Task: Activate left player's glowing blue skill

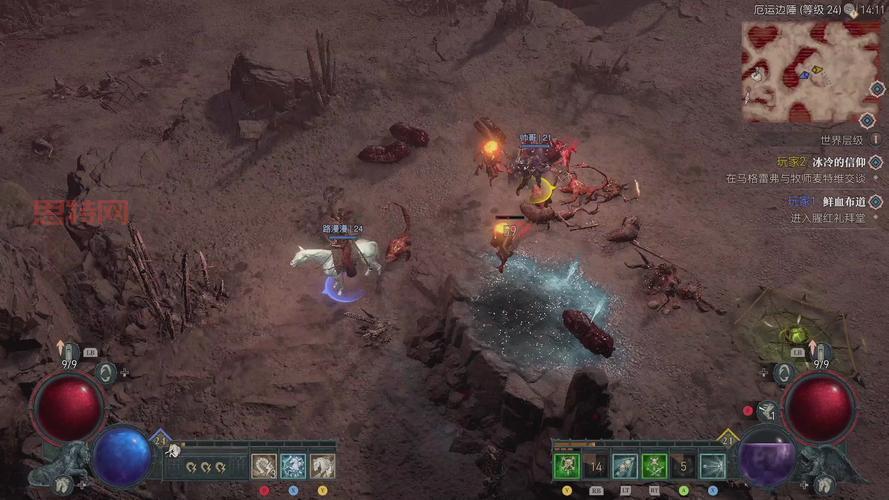Action: [293, 466]
